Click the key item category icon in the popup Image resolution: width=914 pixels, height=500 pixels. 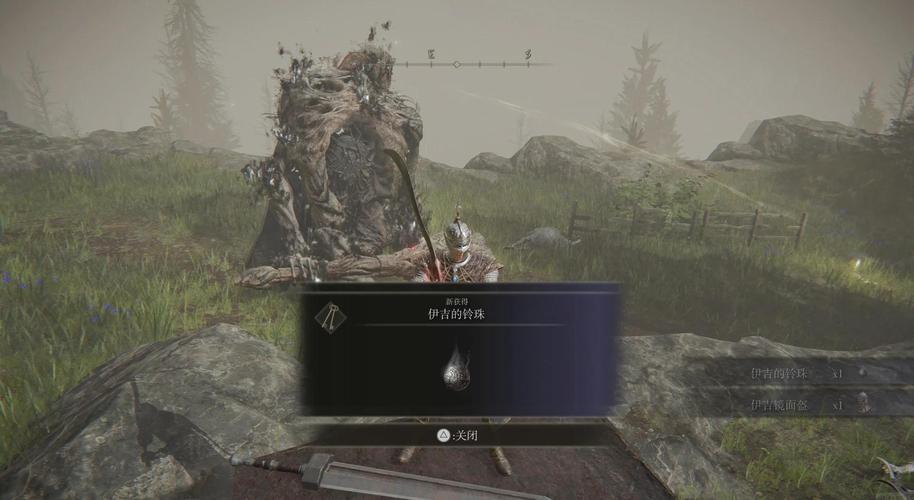point(329,316)
